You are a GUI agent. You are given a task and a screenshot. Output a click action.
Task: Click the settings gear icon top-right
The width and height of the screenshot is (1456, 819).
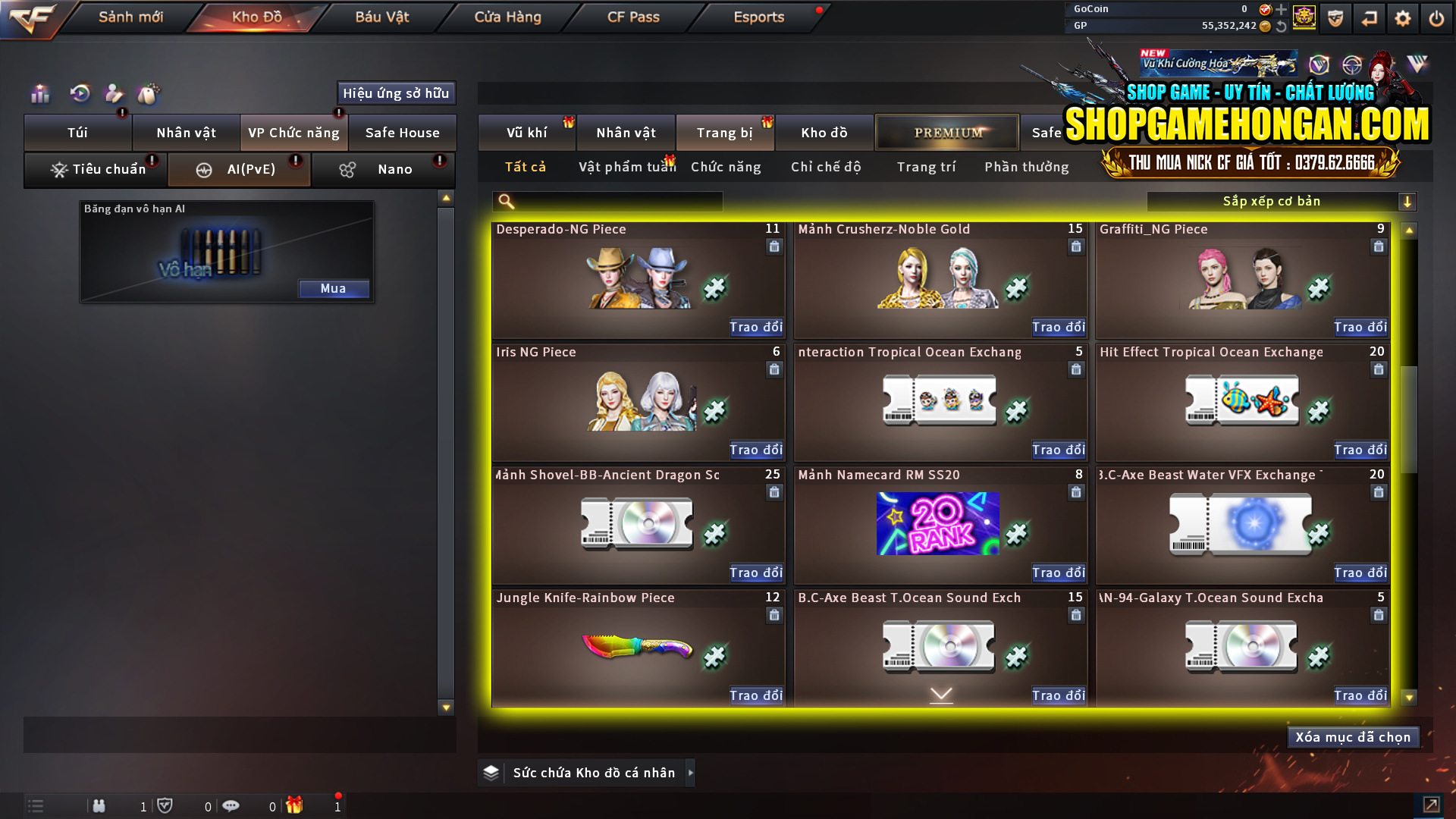tap(1403, 17)
